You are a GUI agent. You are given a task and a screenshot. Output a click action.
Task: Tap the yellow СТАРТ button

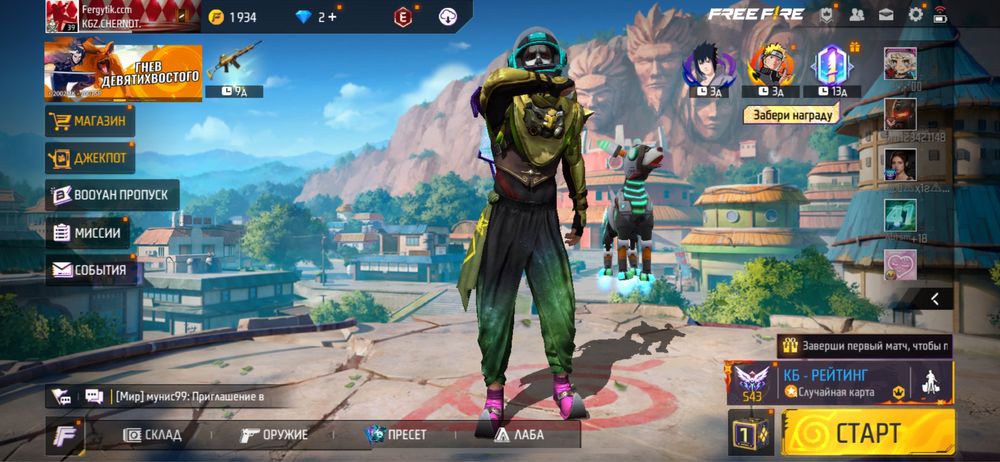(x=868, y=433)
